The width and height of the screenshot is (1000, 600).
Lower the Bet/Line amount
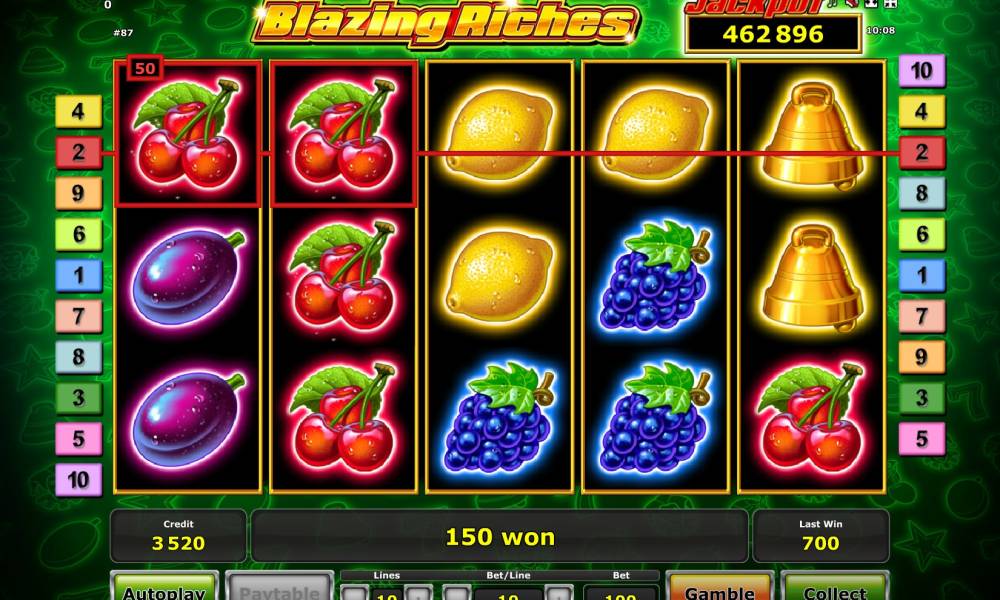[x=456, y=594]
